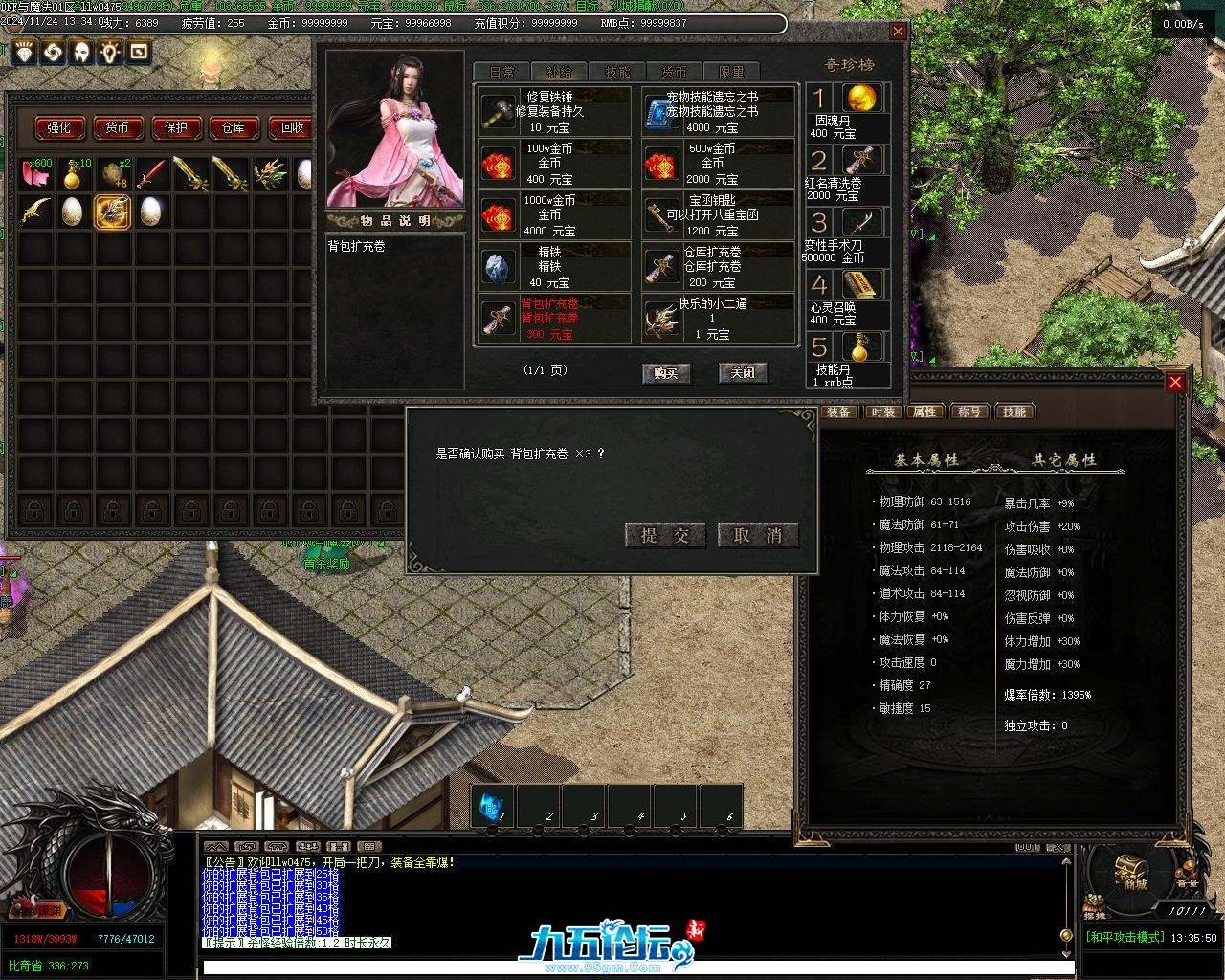Viewport: 1225px width, 980px height.
Task: Click the 购买 buy button in shop
Action: [x=665, y=373]
